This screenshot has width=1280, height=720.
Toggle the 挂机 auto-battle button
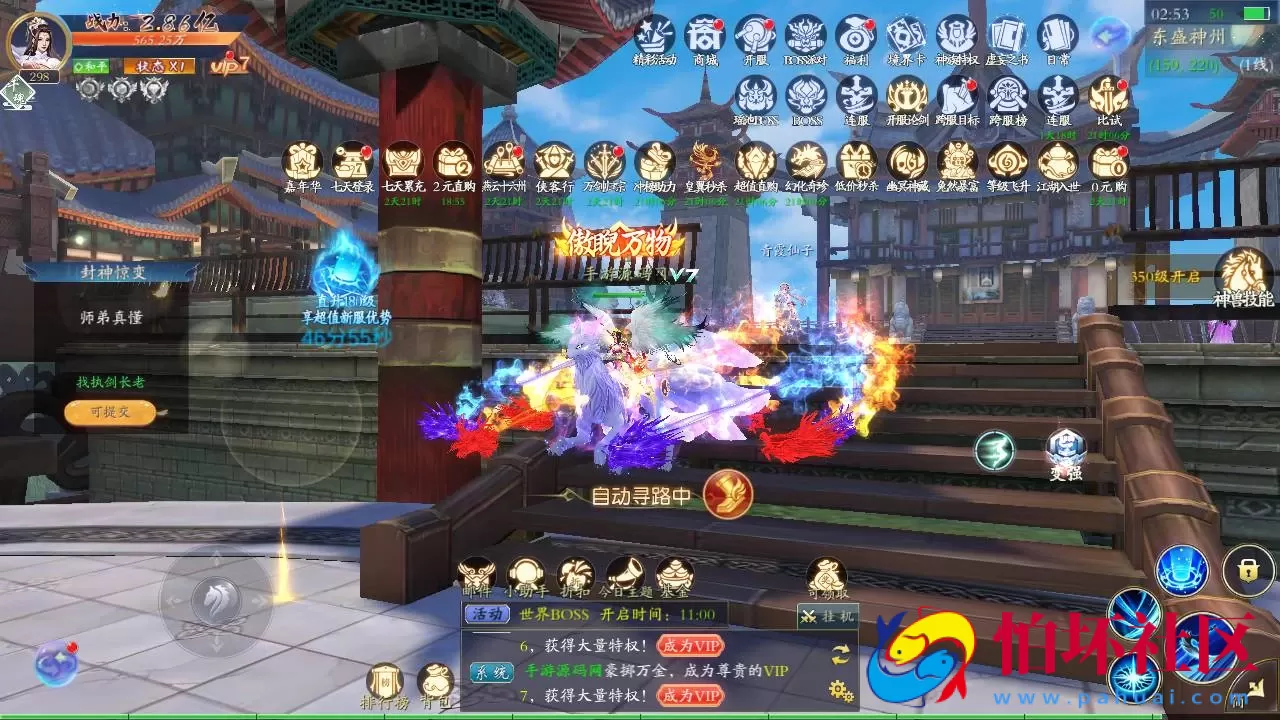pos(827,617)
